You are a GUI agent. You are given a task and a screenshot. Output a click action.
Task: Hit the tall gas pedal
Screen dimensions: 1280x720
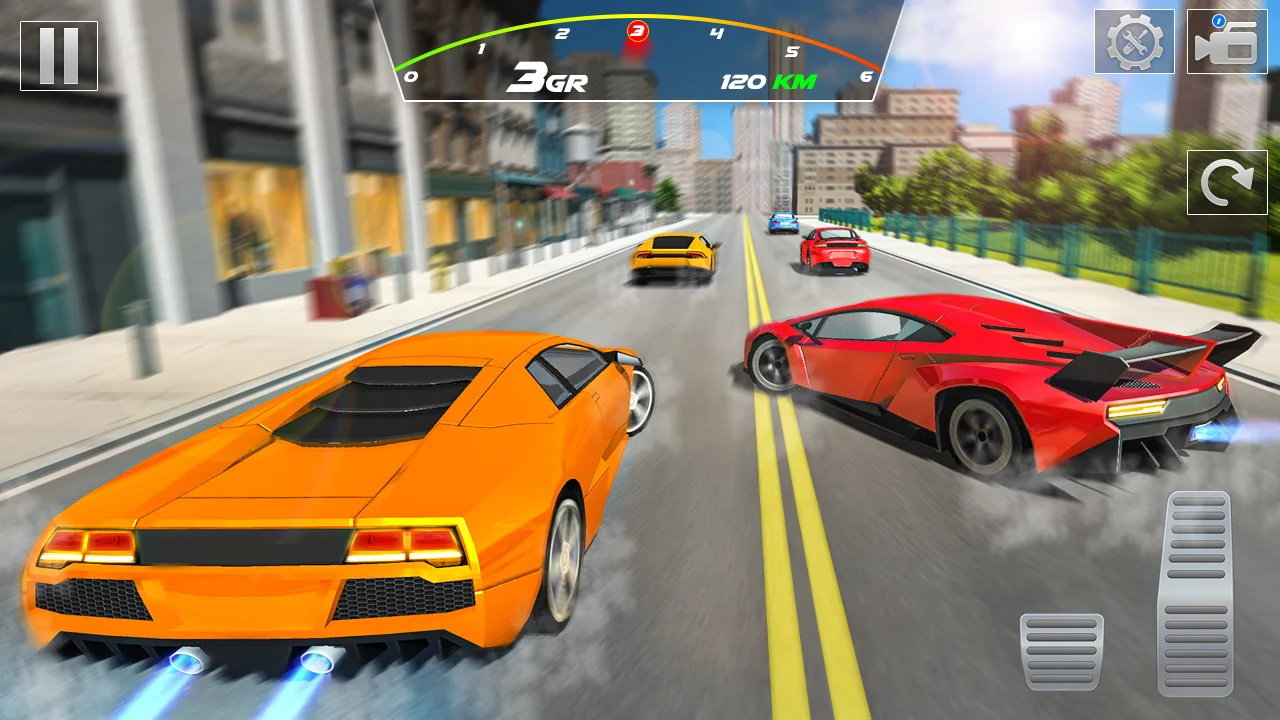tap(1196, 592)
